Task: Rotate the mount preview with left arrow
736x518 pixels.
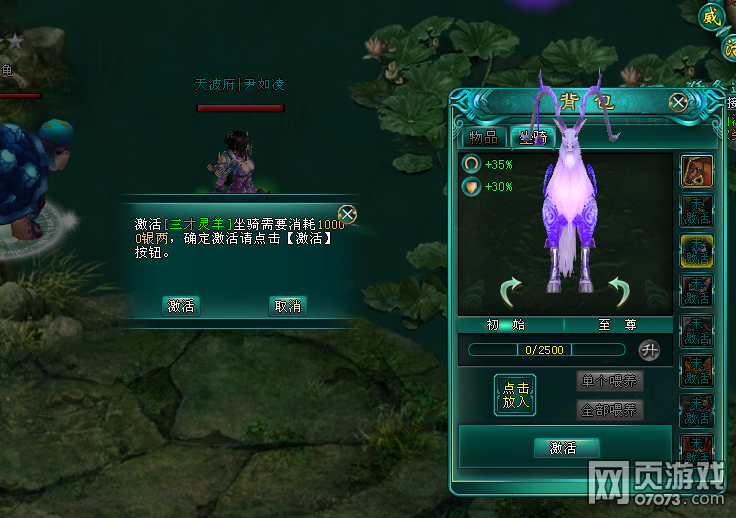Action: click(511, 292)
